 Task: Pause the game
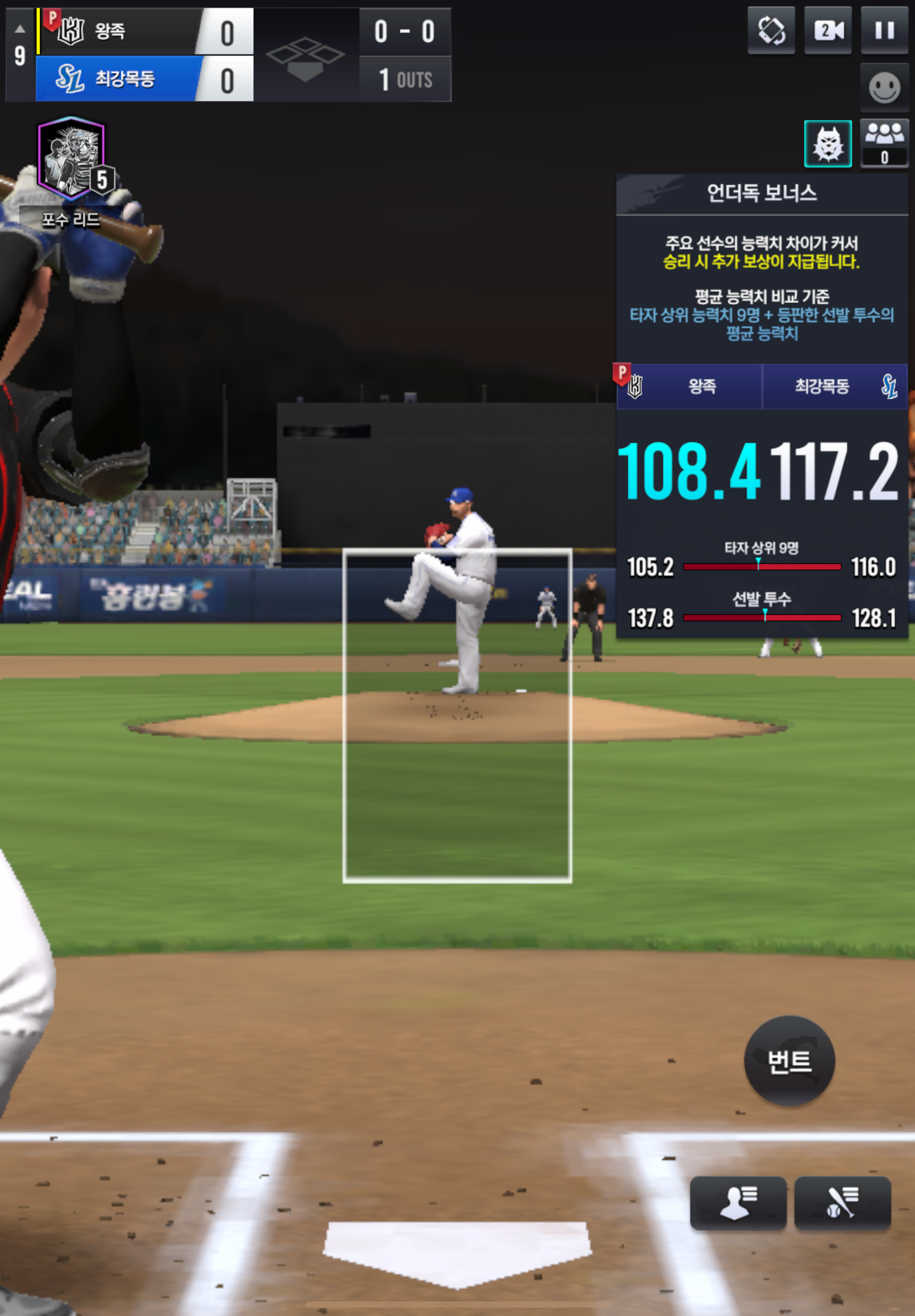(884, 31)
